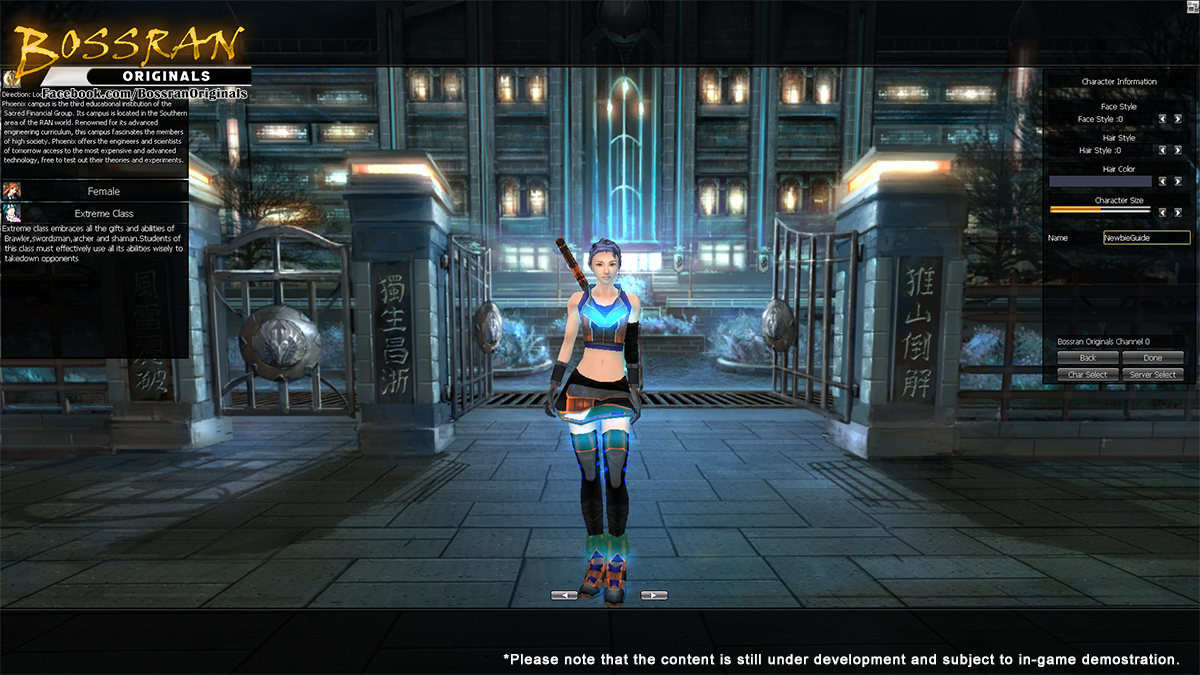Viewport: 1200px width, 675px height.
Task: Focus the character Name input field
Action: (1146, 238)
